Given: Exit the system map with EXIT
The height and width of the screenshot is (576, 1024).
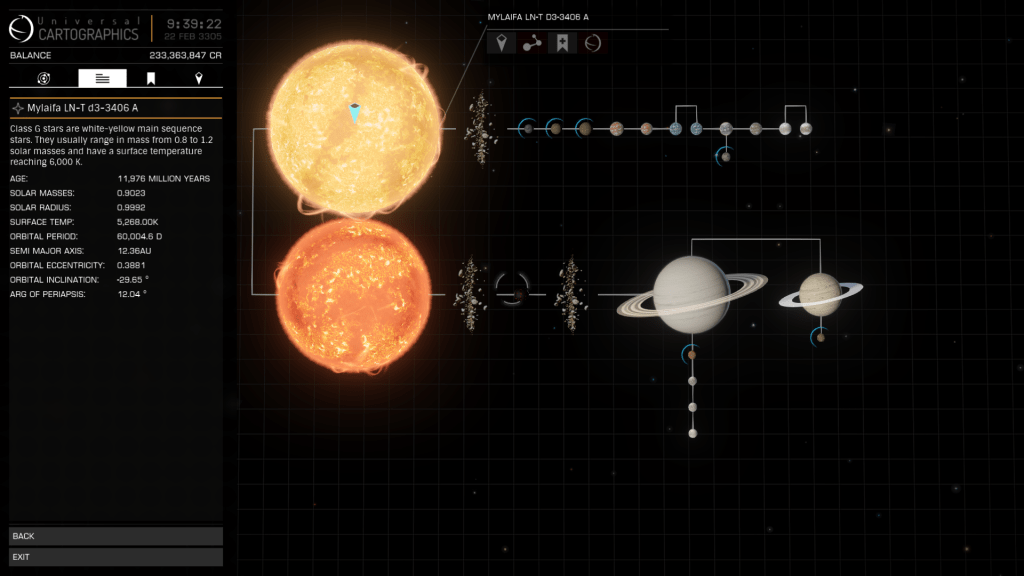Looking at the screenshot, I should 115,556.
